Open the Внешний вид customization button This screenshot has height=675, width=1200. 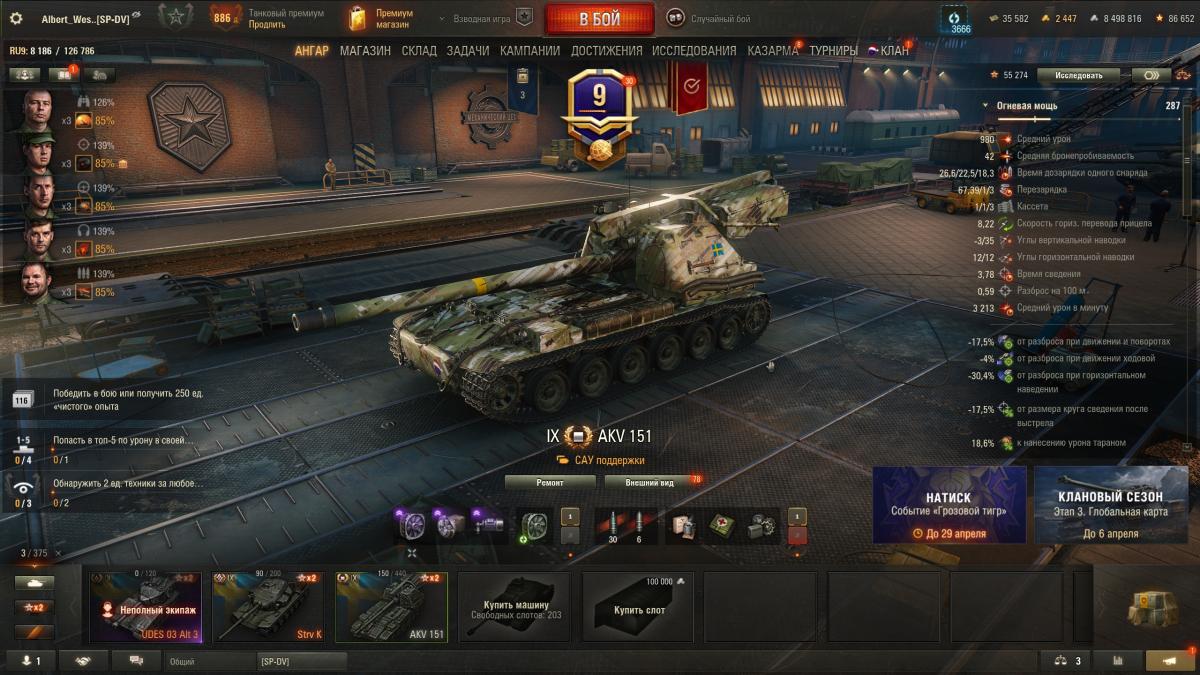(650, 482)
